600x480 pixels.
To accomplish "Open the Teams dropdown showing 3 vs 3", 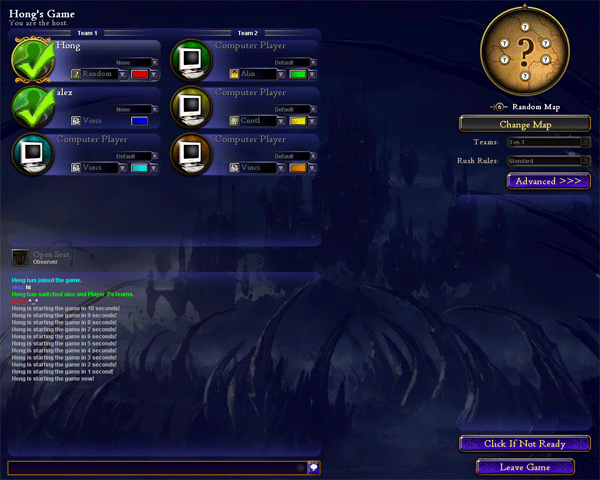I will [x=549, y=143].
